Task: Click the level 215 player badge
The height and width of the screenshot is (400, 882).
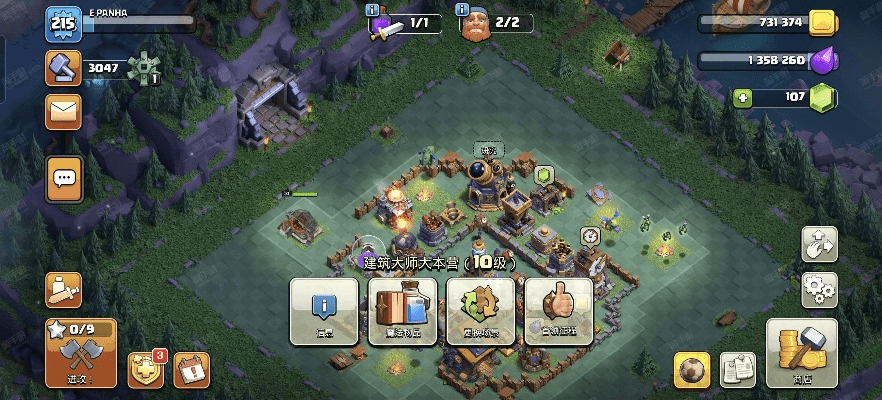Action: pos(62,24)
